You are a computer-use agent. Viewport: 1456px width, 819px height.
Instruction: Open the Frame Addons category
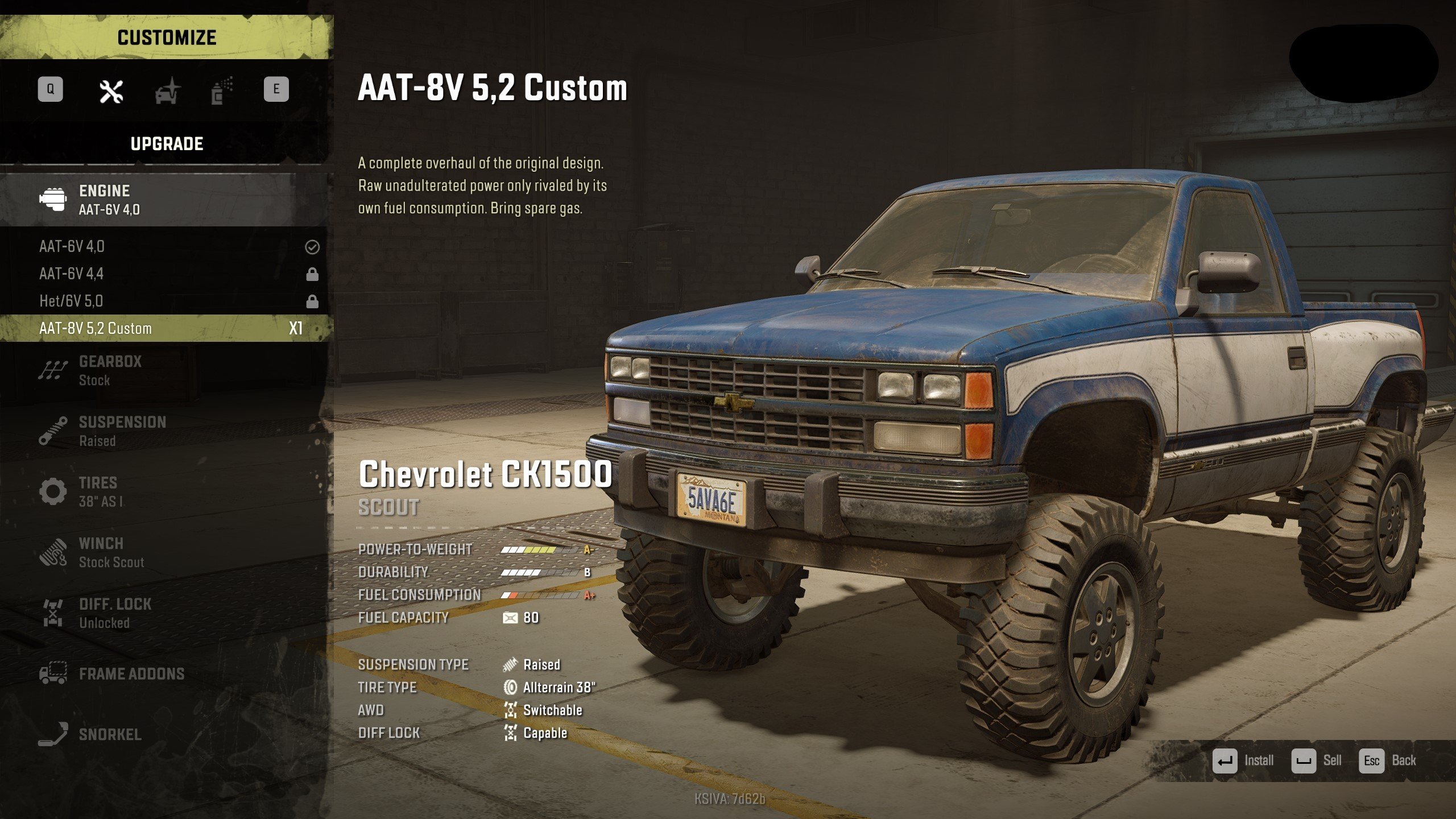[x=165, y=674]
